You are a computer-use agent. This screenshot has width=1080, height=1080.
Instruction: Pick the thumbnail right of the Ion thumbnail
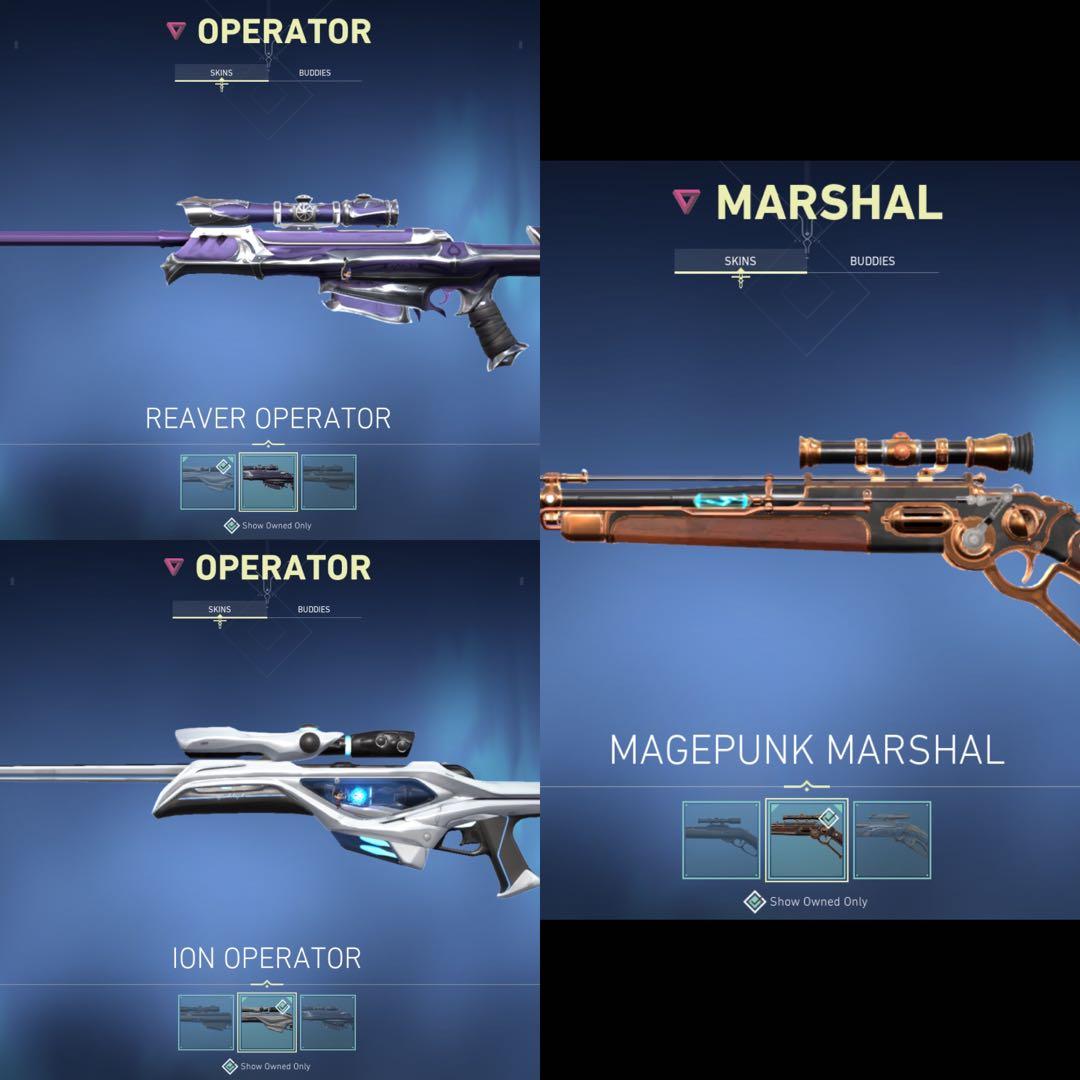tap(328, 1022)
